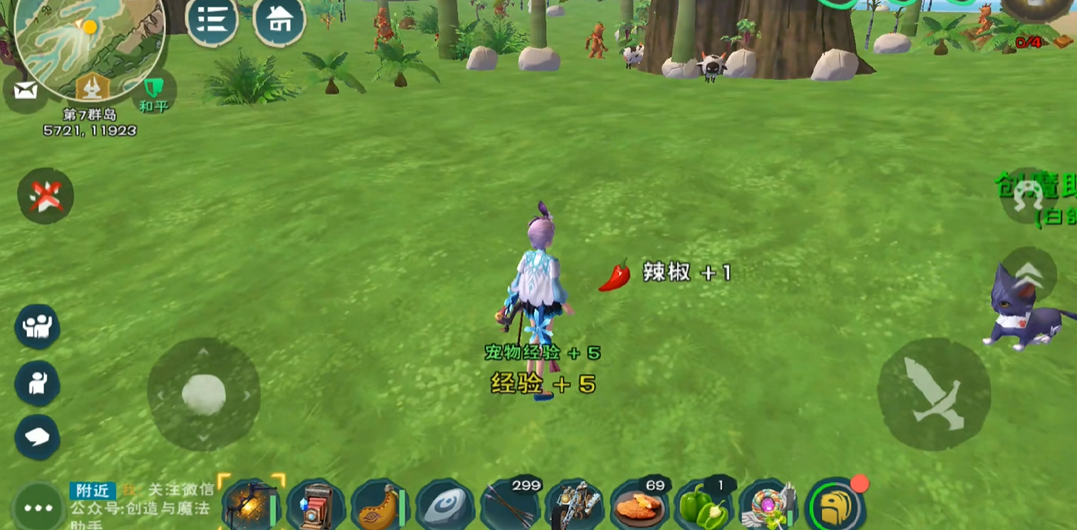
Task: Open the list menu button
Action: [x=211, y=20]
